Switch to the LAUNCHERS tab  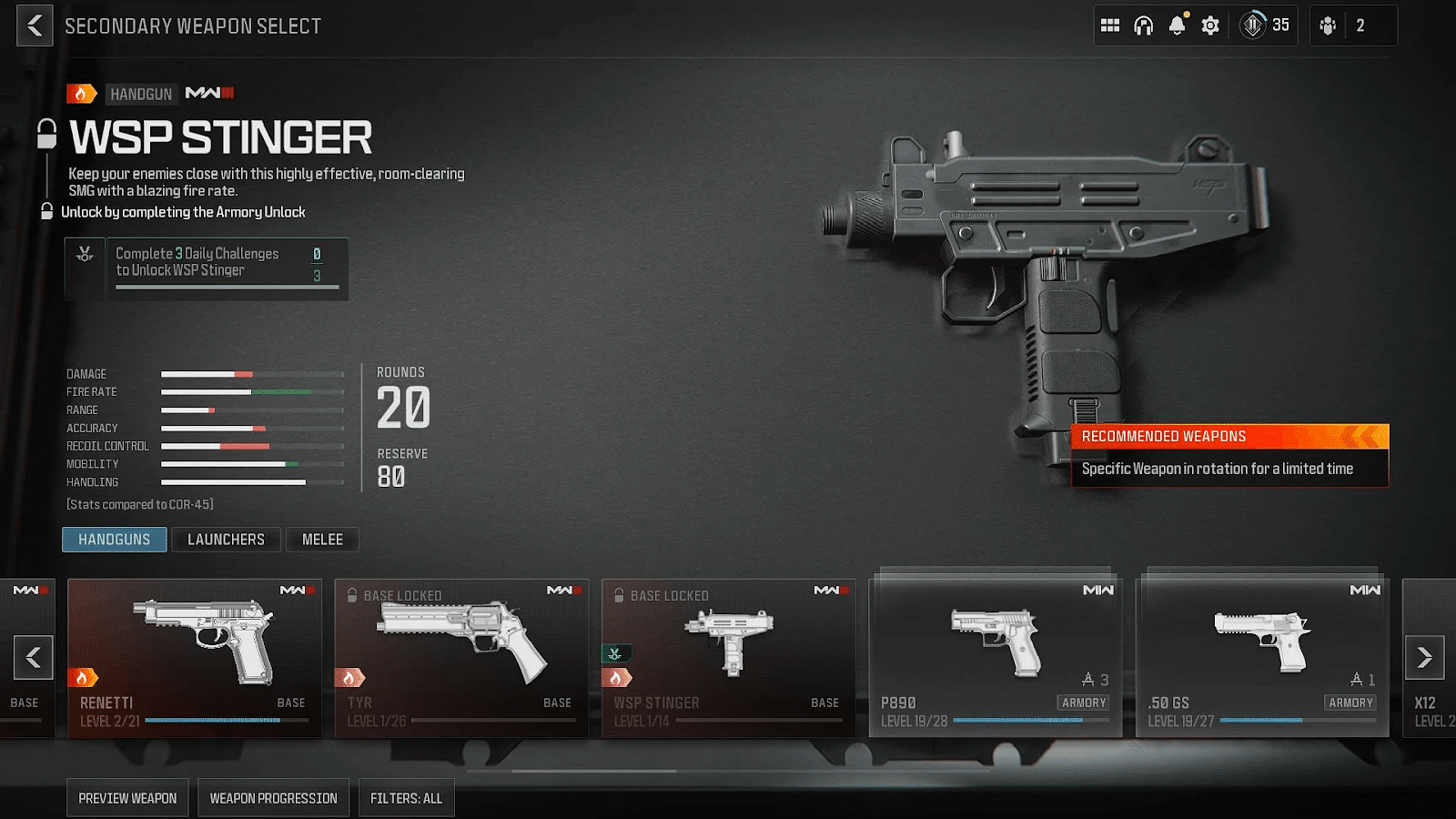(x=226, y=539)
